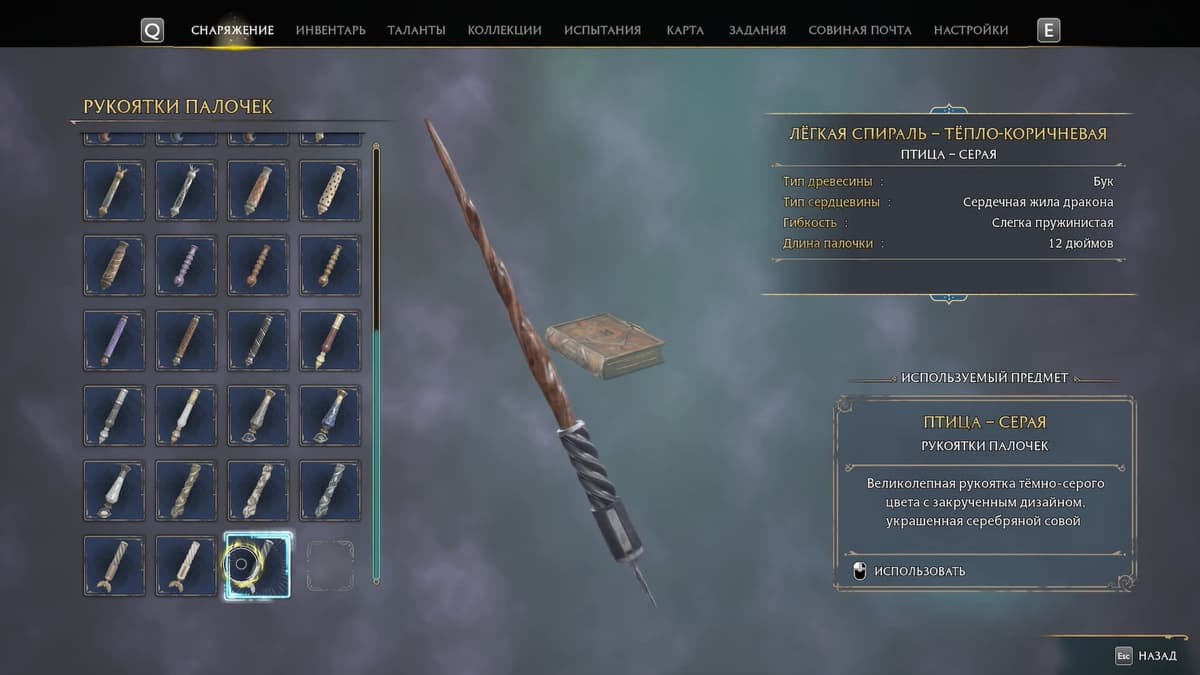Image resolution: width=1200 pixels, height=675 pixels.
Task: Open the Таланты tab
Action: [x=416, y=30]
